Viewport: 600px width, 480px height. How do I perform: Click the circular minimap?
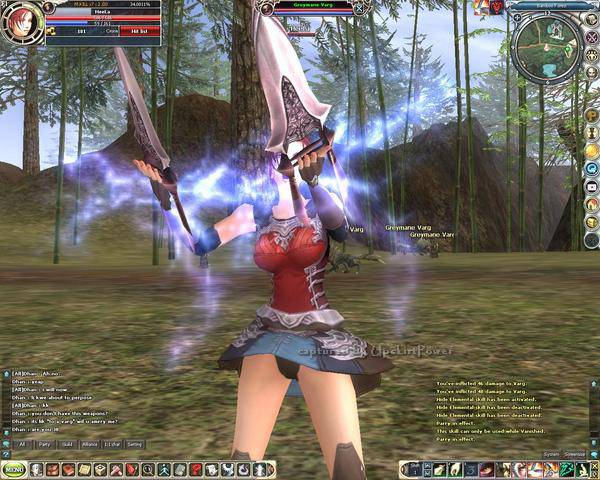pos(546,42)
